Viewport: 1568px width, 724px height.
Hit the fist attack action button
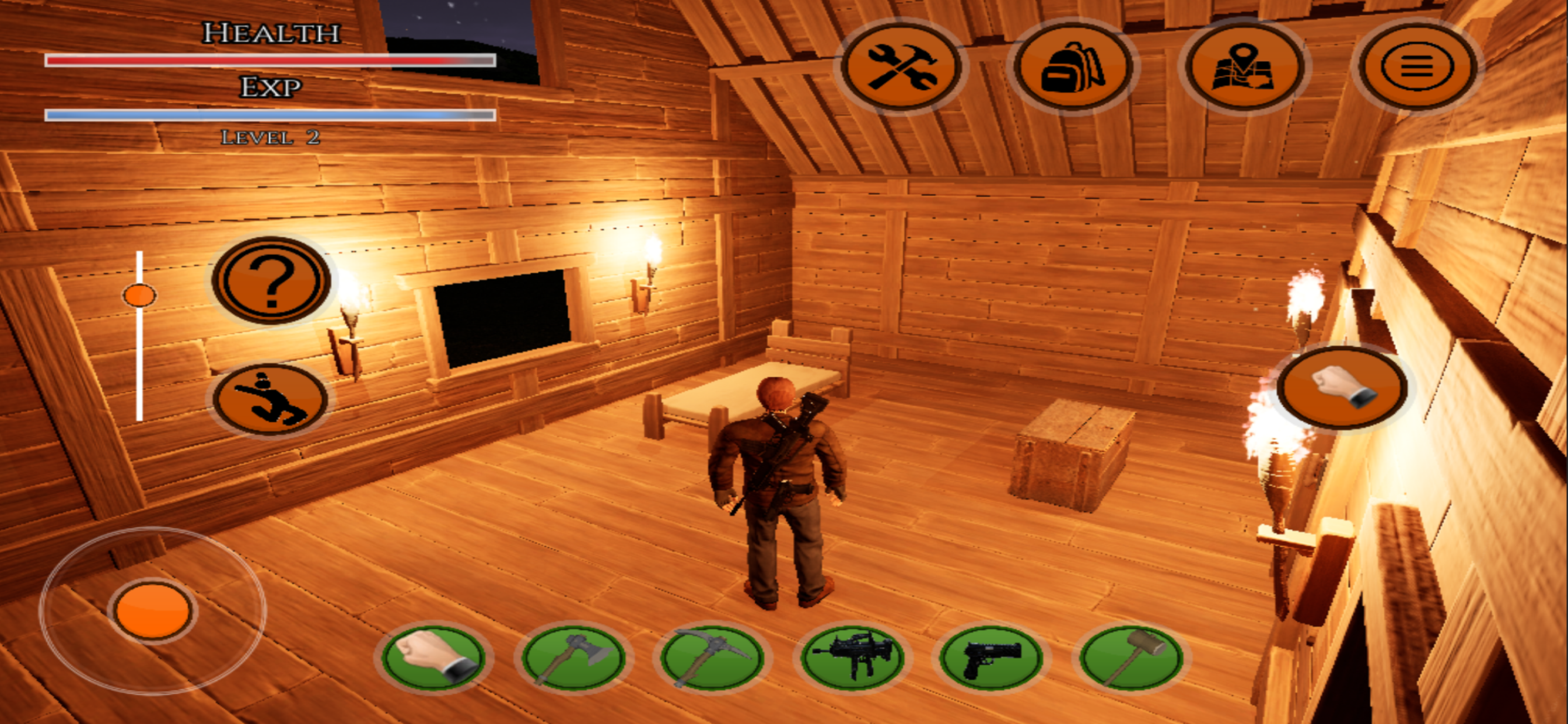tap(1342, 388)
